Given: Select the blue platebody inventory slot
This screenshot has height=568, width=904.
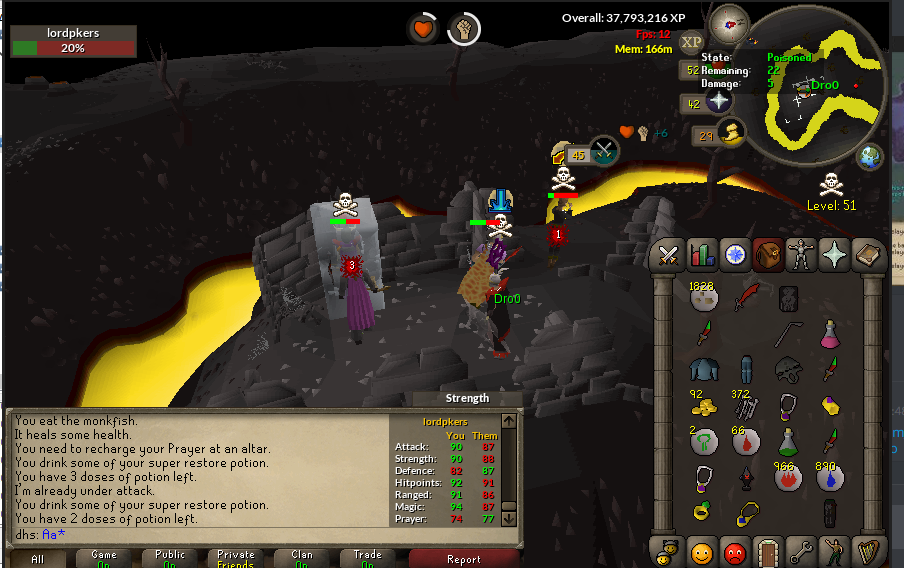Looking at the screenshot, I should click(x=704, y=370).
